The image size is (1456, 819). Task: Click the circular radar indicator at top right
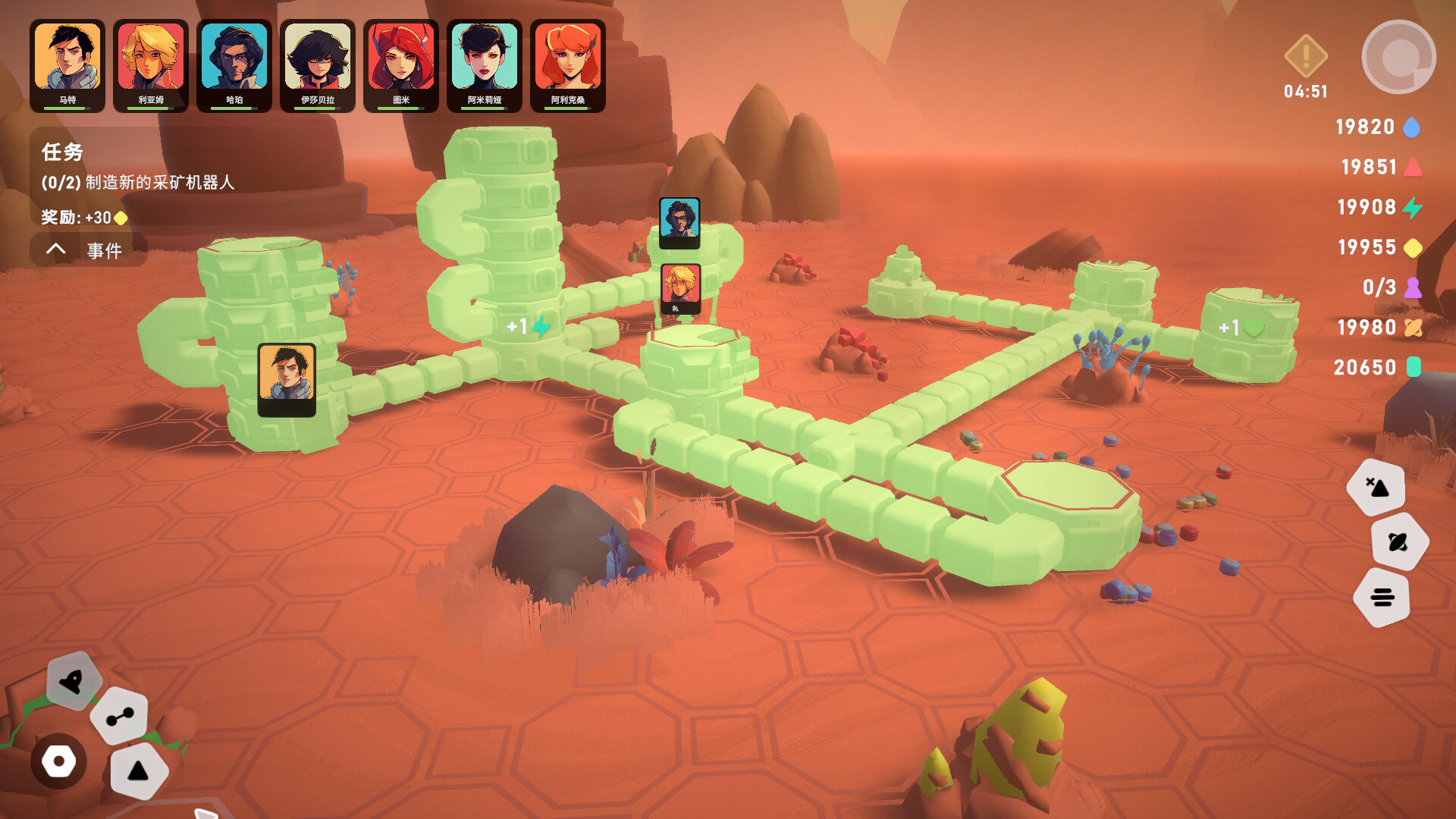tap(1399, 53)
